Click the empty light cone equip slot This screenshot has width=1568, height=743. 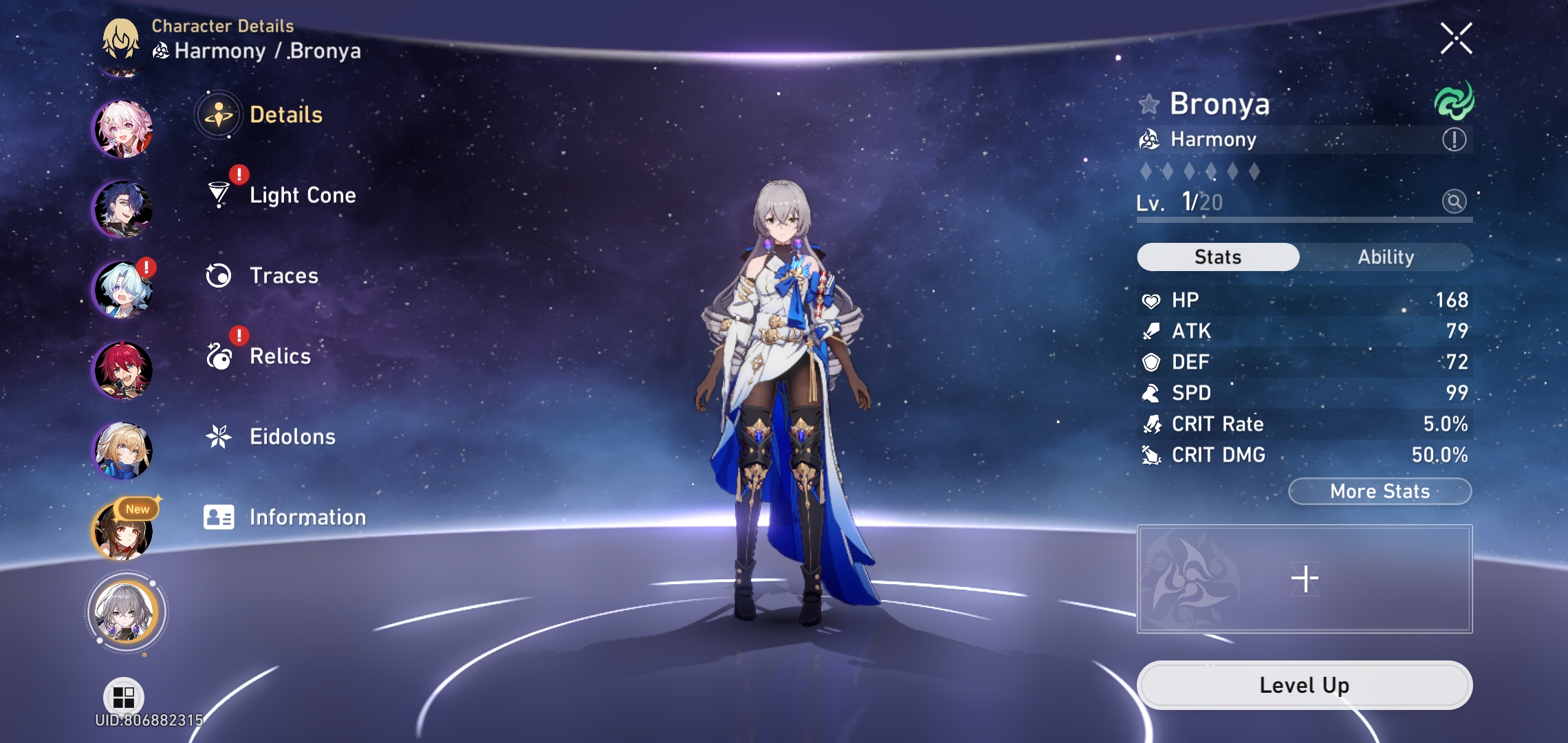point(1305,578)
